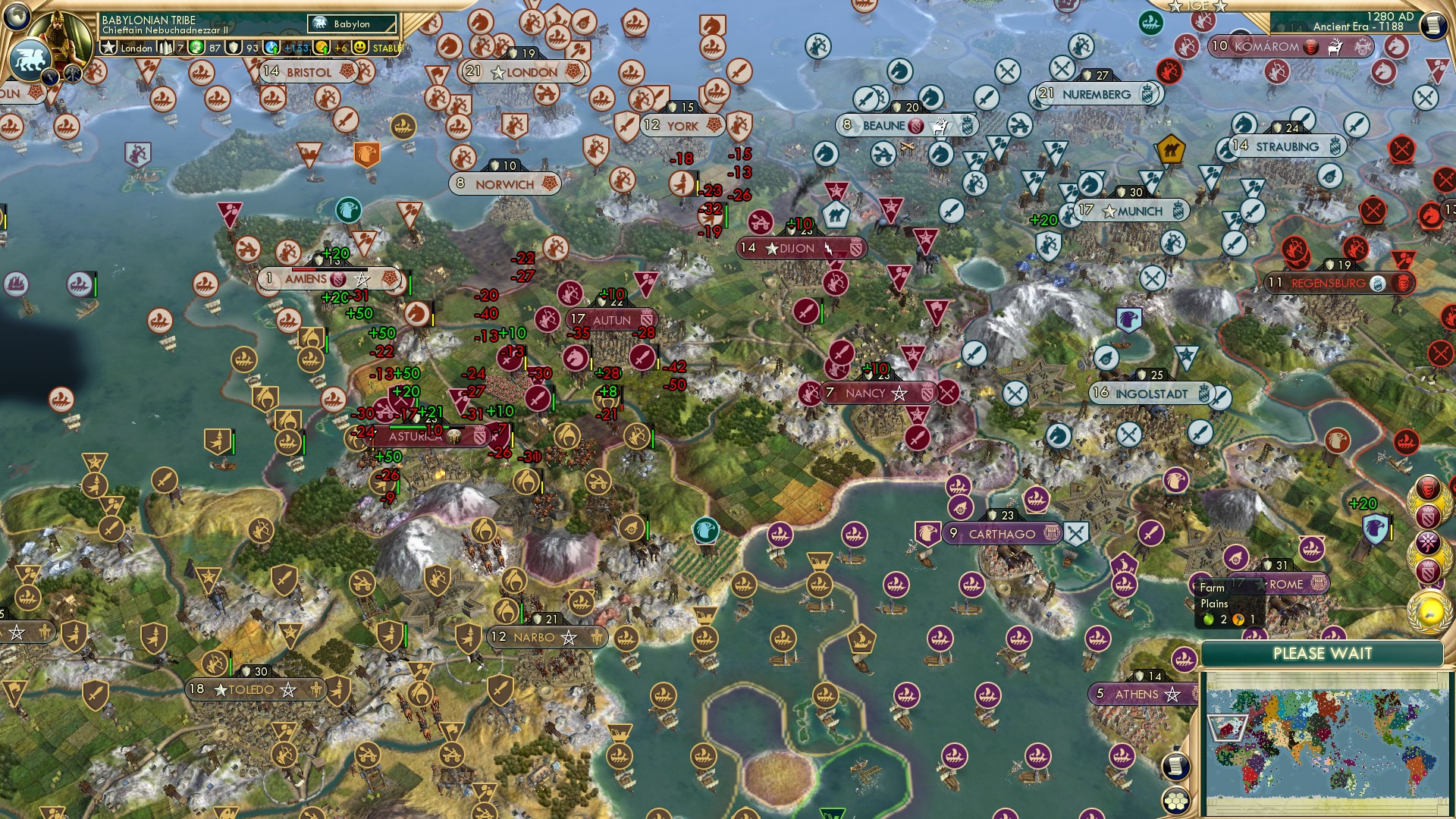Open the notification scroll icon top-right
Viewport: 1456px width, 819px height.
click(1434, 26)
